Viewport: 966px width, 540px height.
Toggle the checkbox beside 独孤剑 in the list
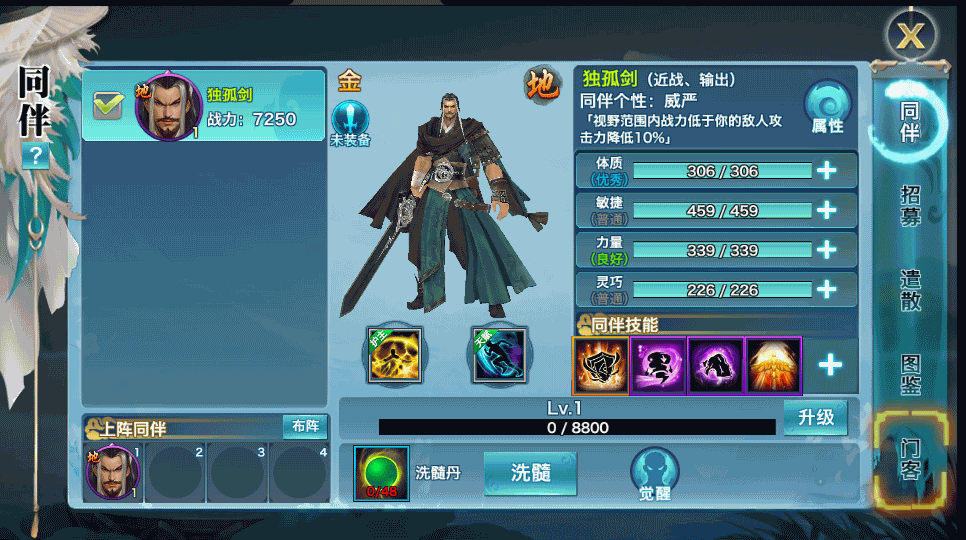coord(107,104)
